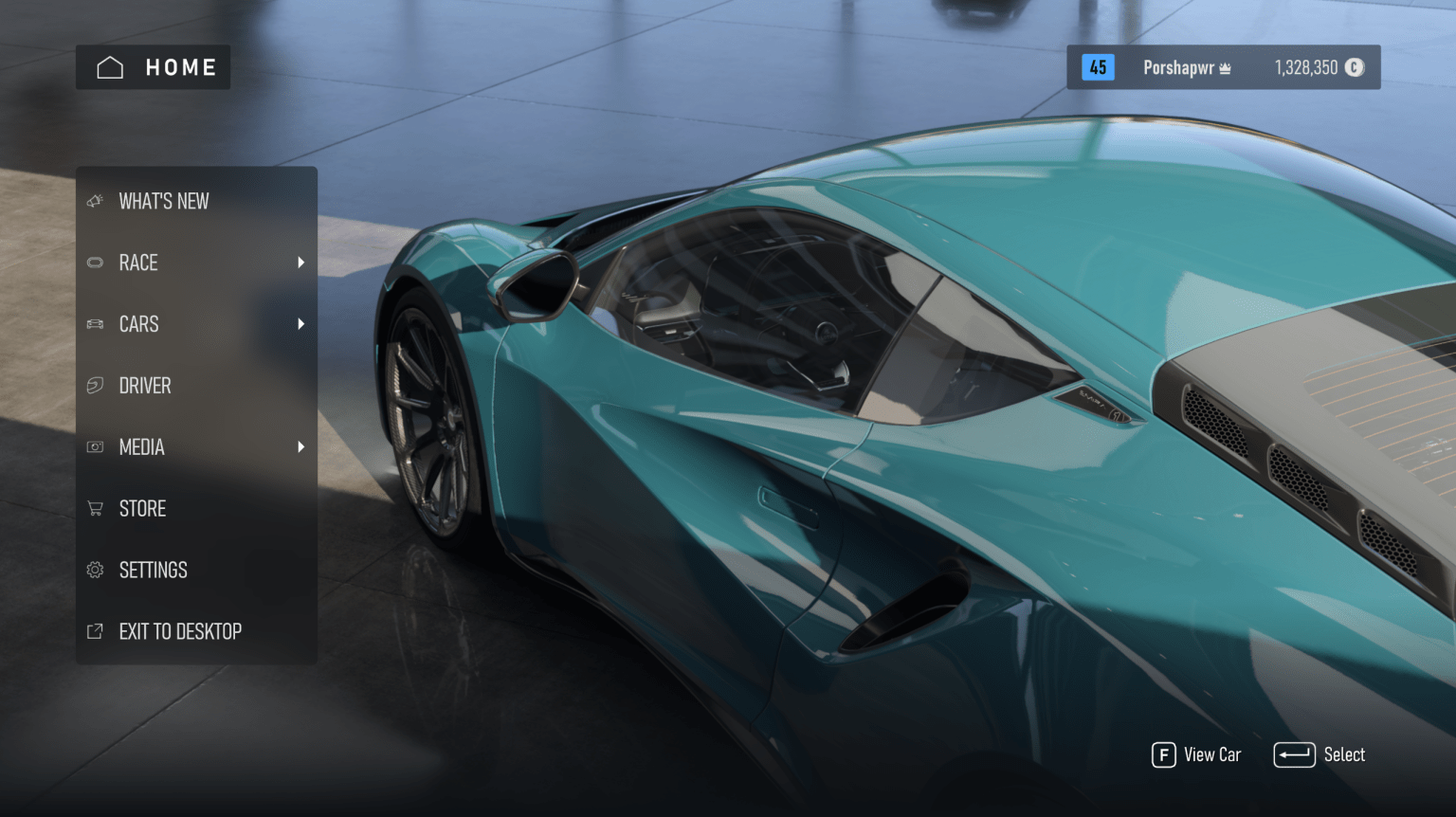Select the Race steering wheel icon
Viewport: 1456px width, 817px height.
[x=95, y=263]
